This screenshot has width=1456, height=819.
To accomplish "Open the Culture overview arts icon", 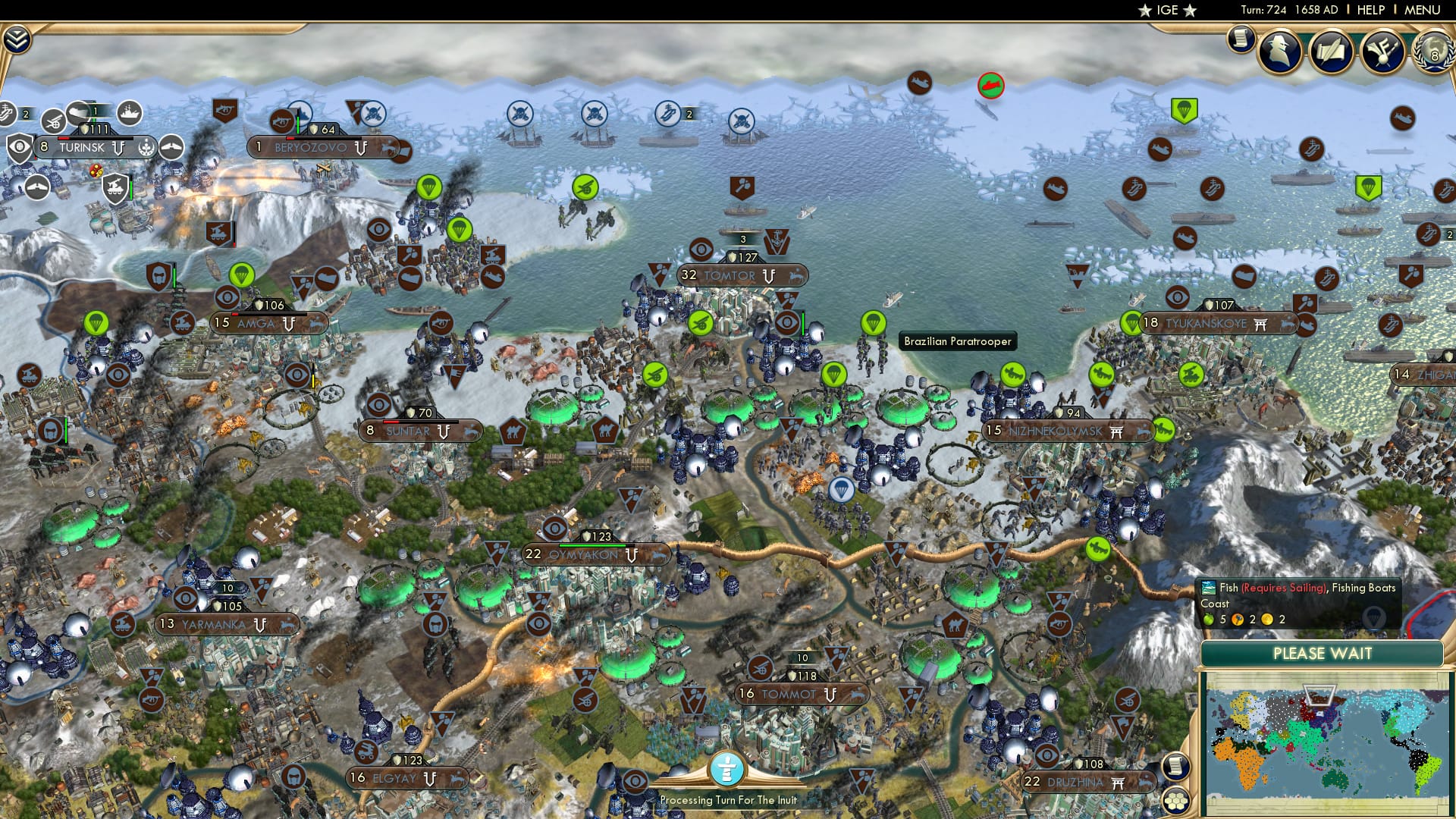I will [x=1382, y=50].
